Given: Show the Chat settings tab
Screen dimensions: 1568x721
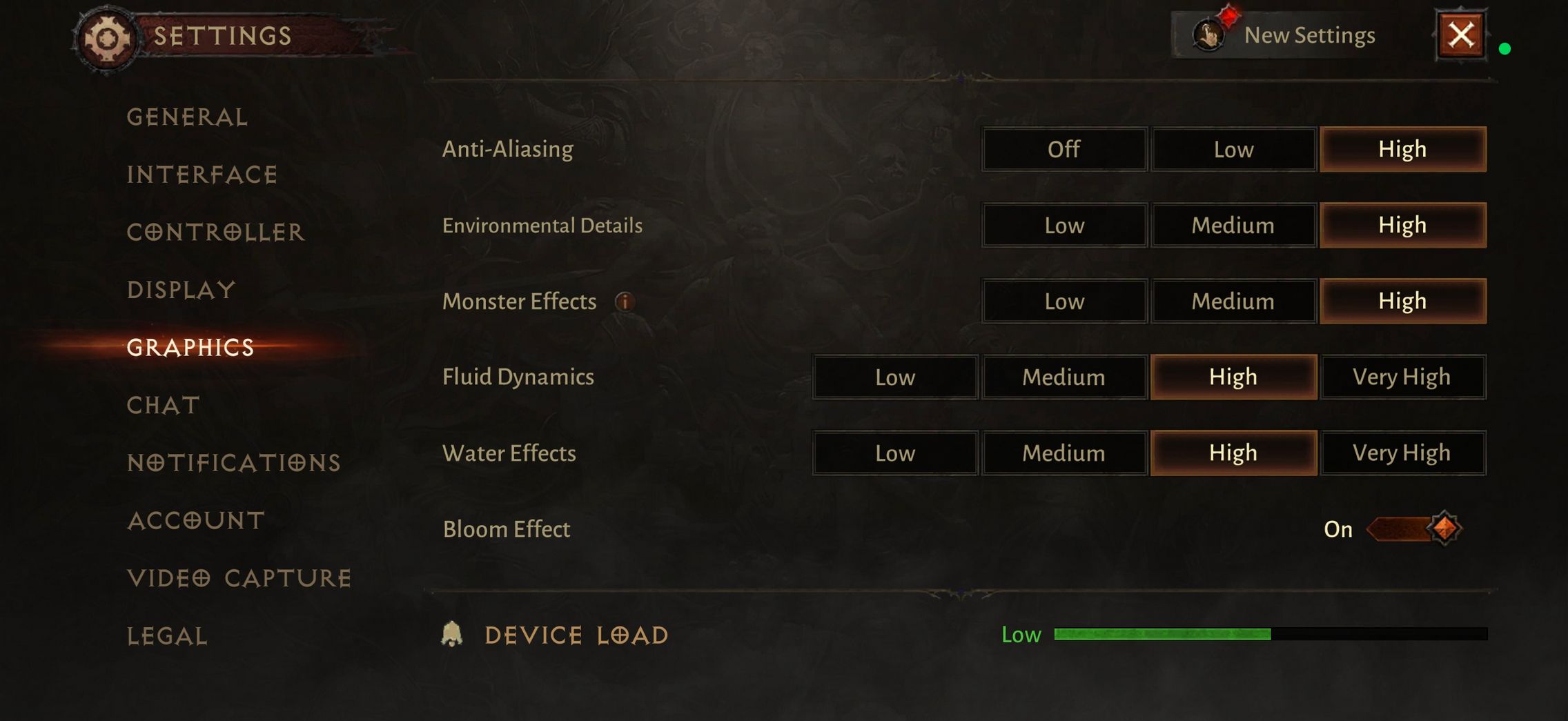Looking at the screenshot, I should point(164,405).
